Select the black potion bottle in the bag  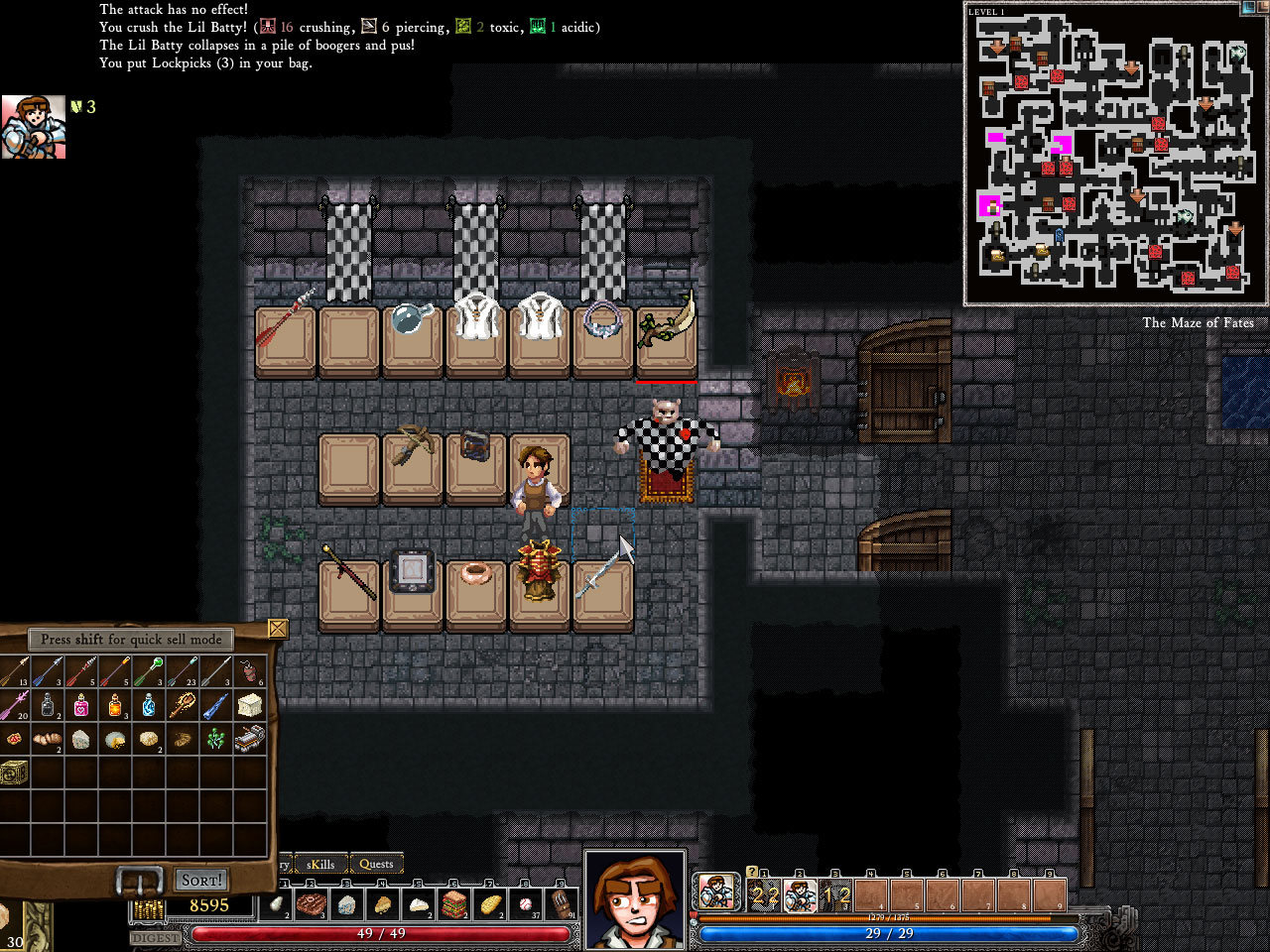(48, 705)
